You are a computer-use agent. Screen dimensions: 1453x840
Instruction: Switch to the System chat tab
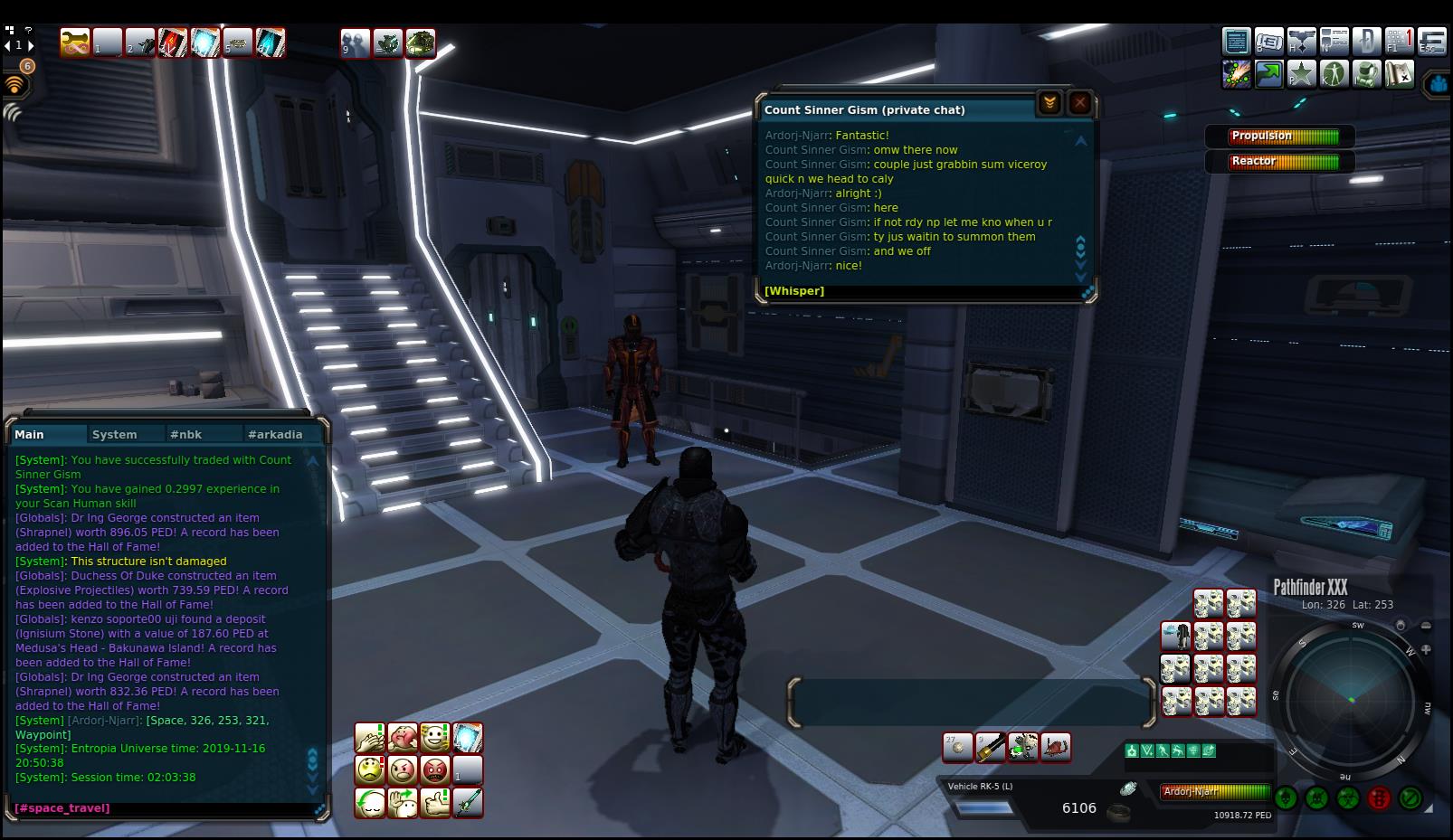tap(115, 434)
